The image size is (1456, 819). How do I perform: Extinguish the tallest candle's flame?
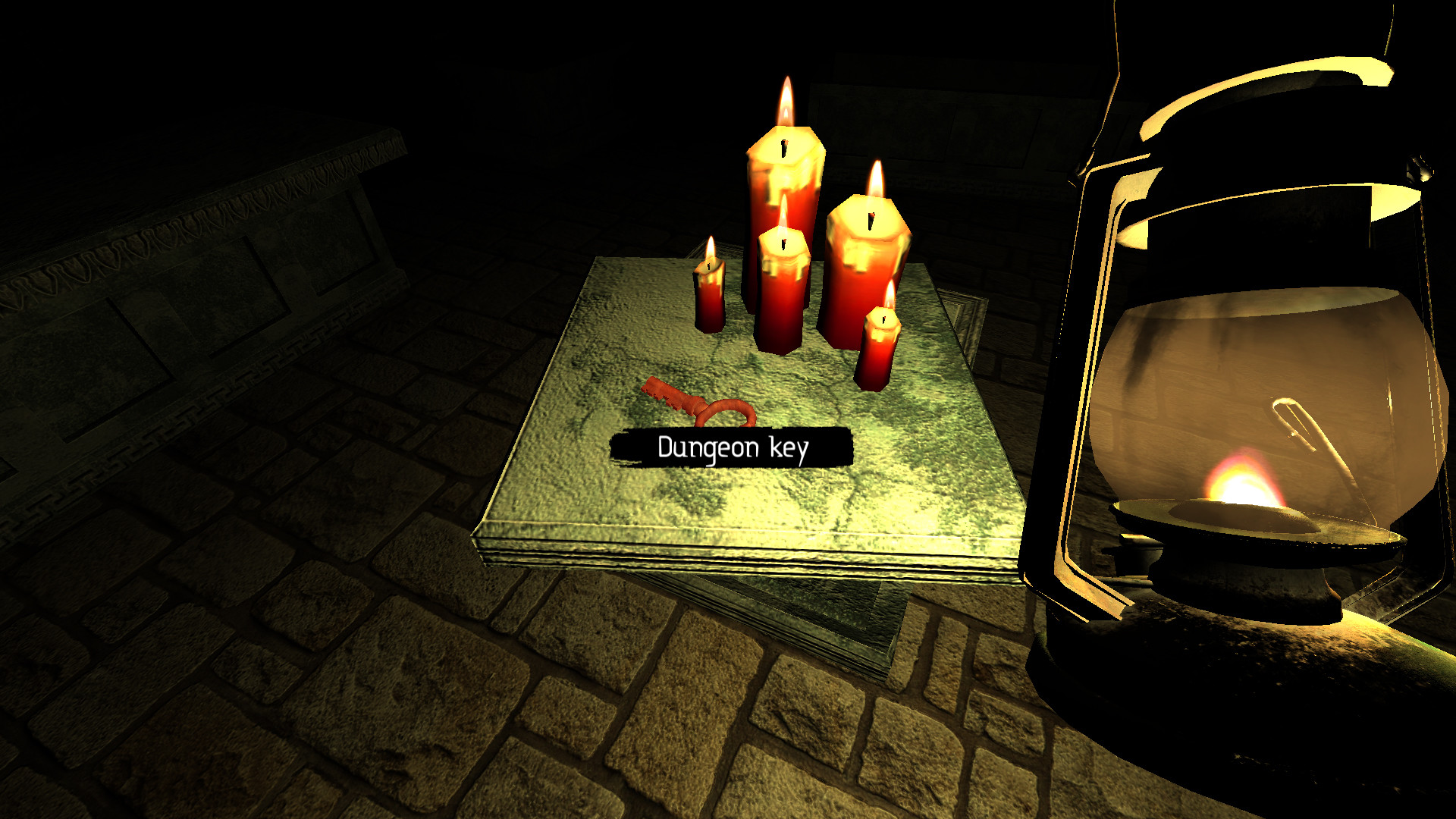tap(785, 102)
